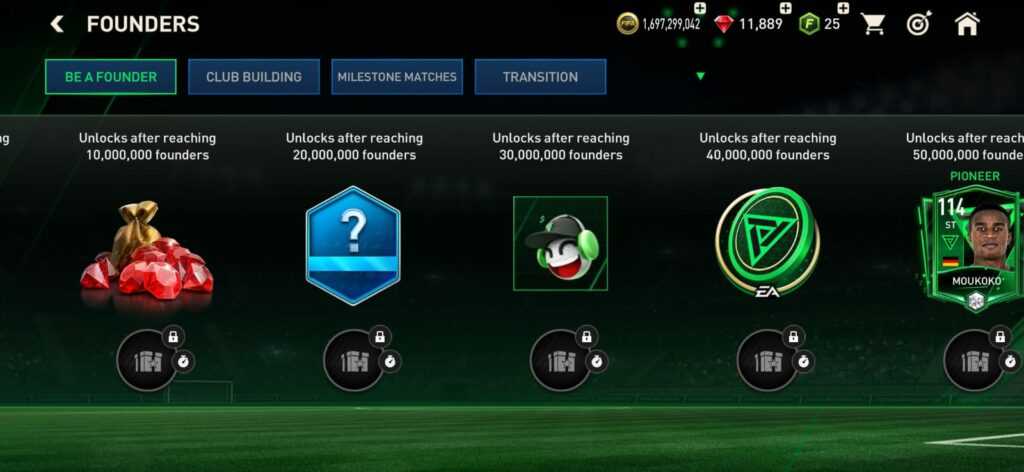The width and height of the screenshot is (1024, 472).
Task: Select the blue mystery reward for 20,000,000 founders
Action: pyautogui.click(x=353, y=245)
